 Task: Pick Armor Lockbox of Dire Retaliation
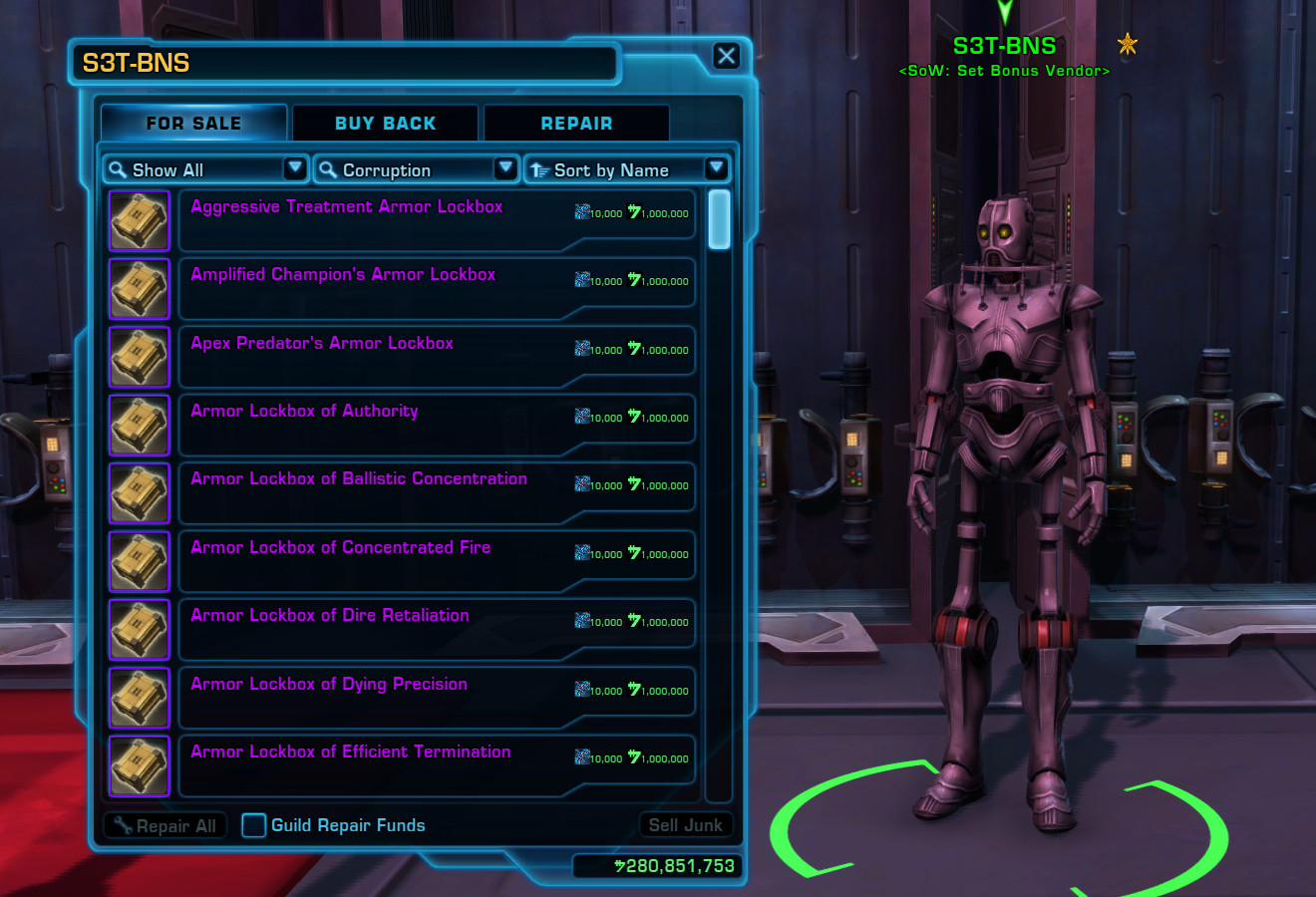point(329,616)
